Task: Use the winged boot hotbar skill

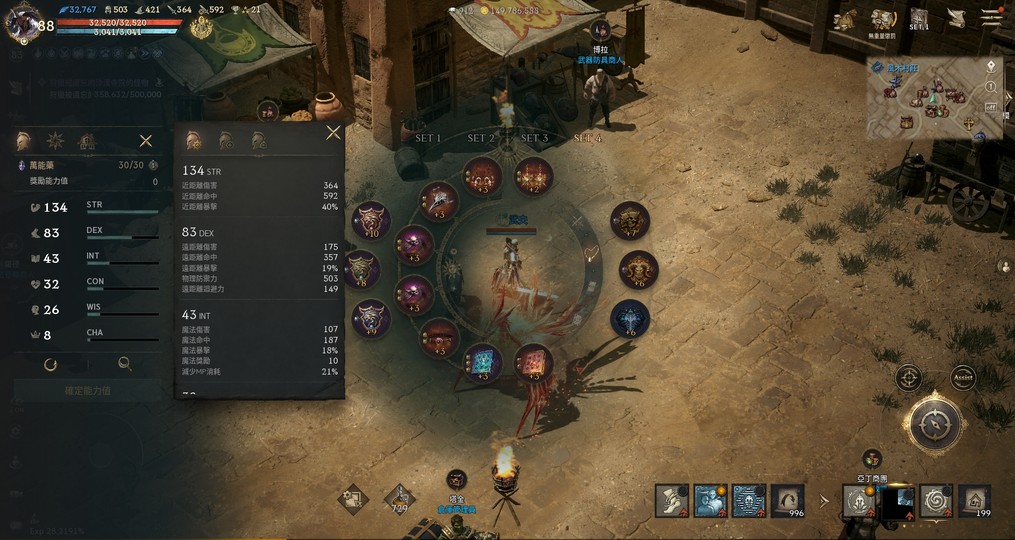Action: 672,500
